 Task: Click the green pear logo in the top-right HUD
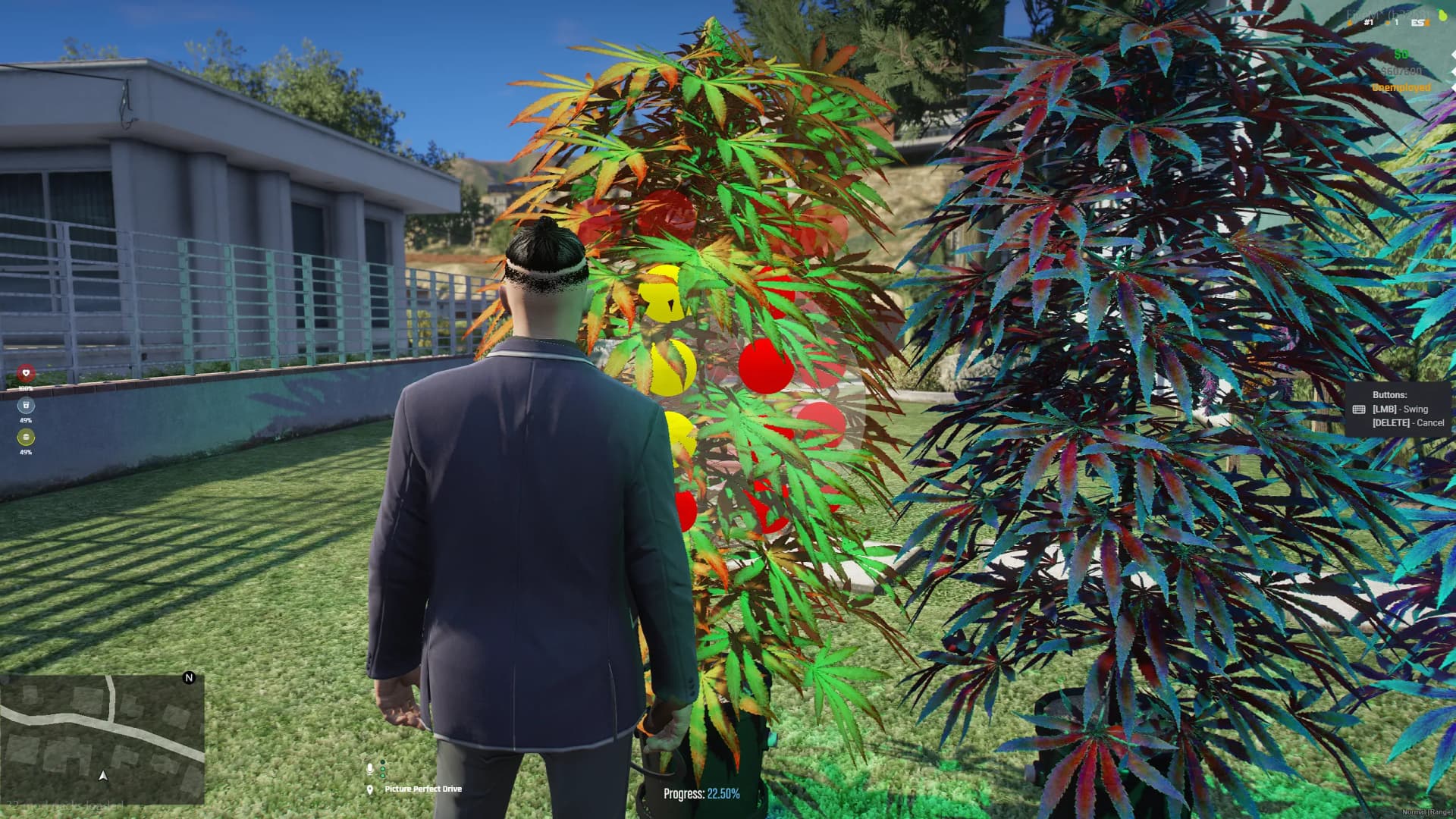1442,15
